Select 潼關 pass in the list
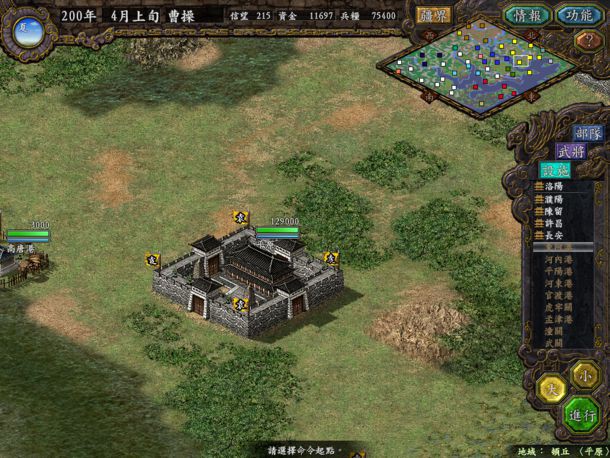Screen dimensions: 610x458 pyautogui.click(x=553, y=331)
